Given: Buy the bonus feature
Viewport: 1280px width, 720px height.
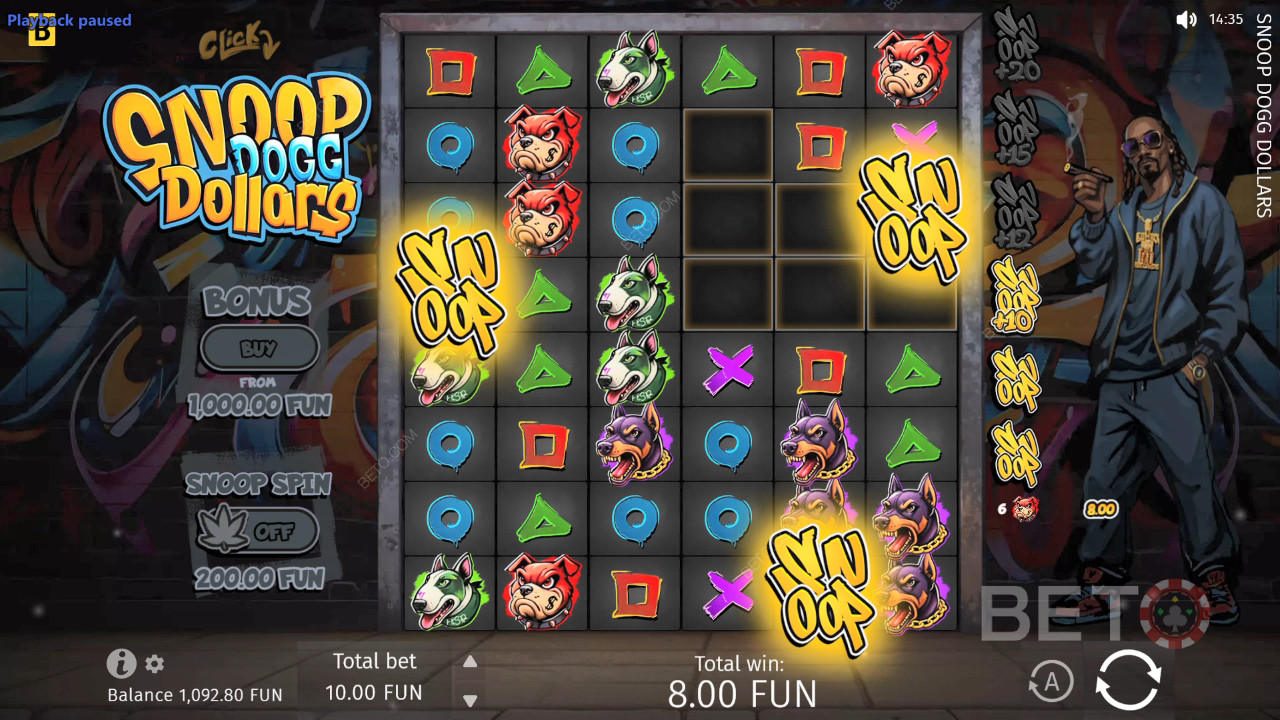Looking at the screenshot, I should coord(259,348).
